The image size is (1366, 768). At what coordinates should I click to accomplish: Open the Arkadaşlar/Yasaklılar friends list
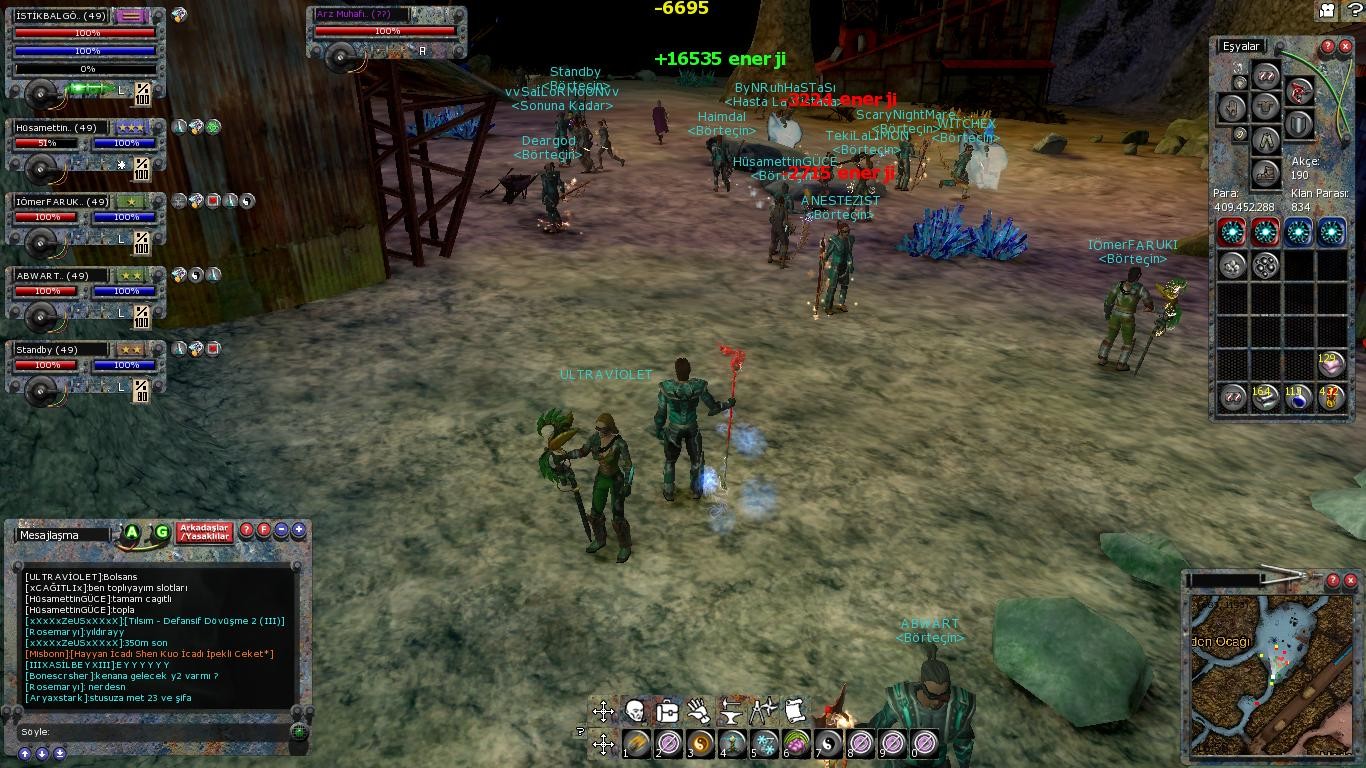(204, 532)
